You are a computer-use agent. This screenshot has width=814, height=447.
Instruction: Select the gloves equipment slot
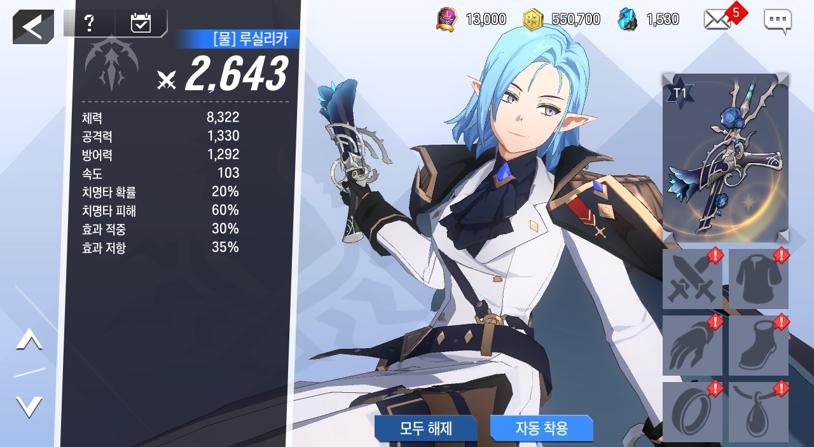click(692, 346)
